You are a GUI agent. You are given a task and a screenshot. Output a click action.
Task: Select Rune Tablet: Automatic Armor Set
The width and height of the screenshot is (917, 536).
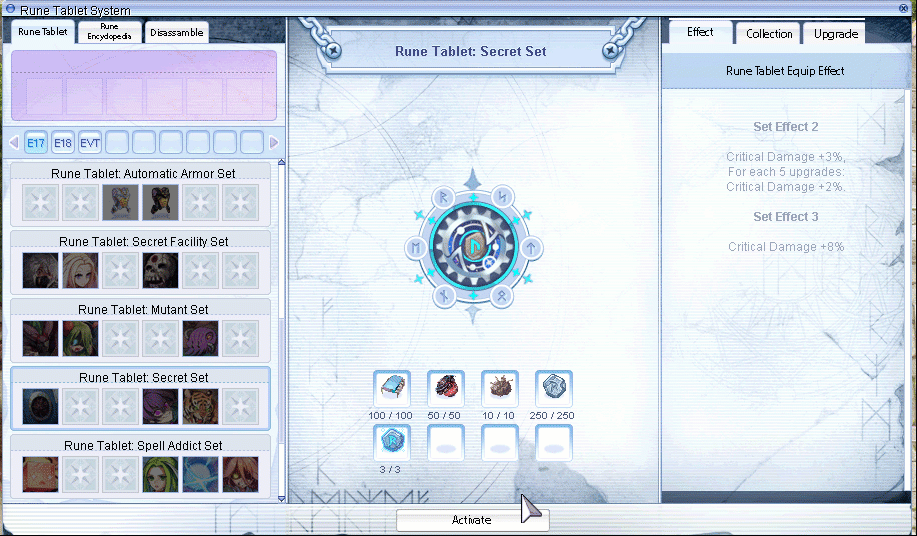click(143, 174)
